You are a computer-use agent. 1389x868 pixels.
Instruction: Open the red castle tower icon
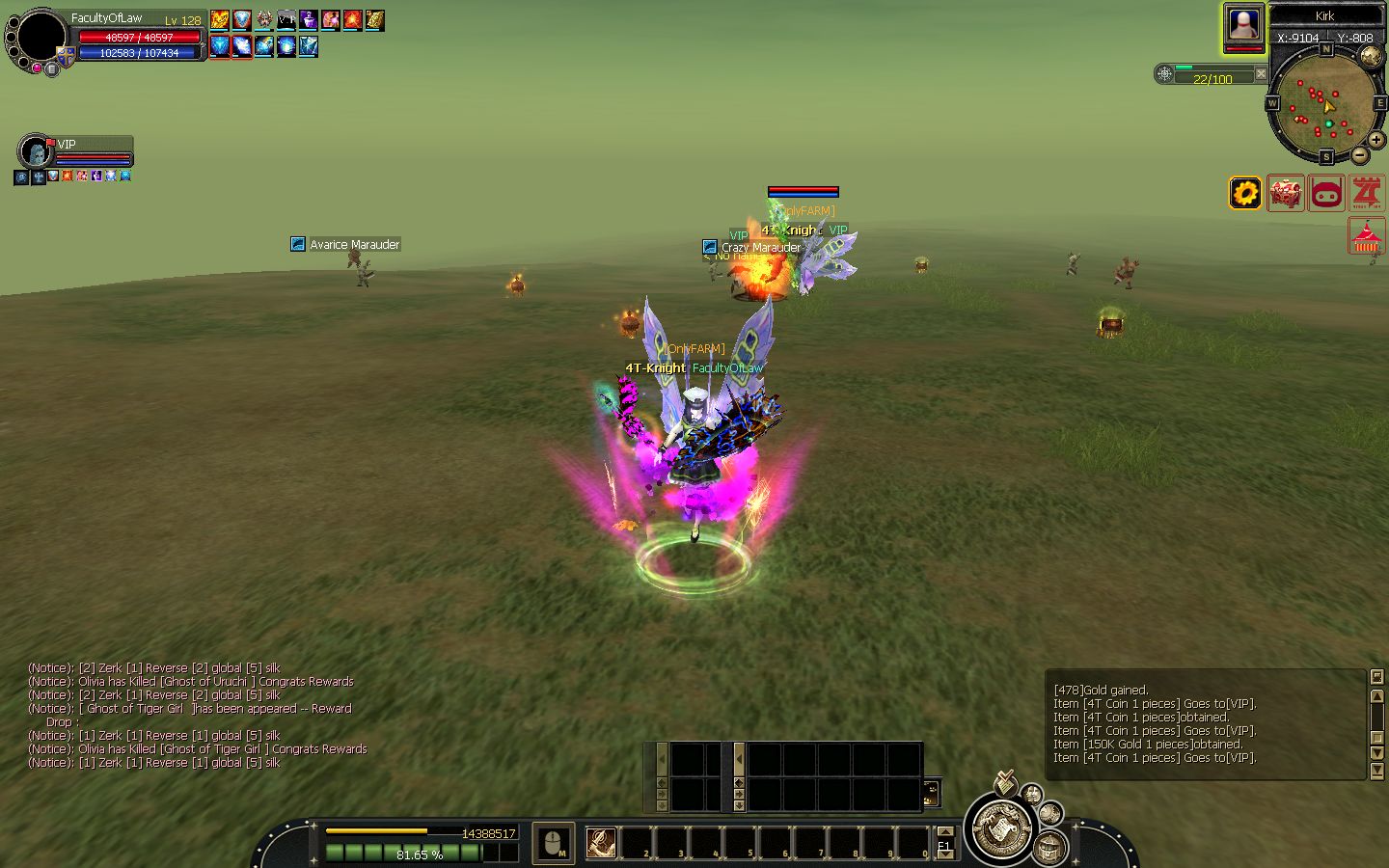[x=1367, y=193]
